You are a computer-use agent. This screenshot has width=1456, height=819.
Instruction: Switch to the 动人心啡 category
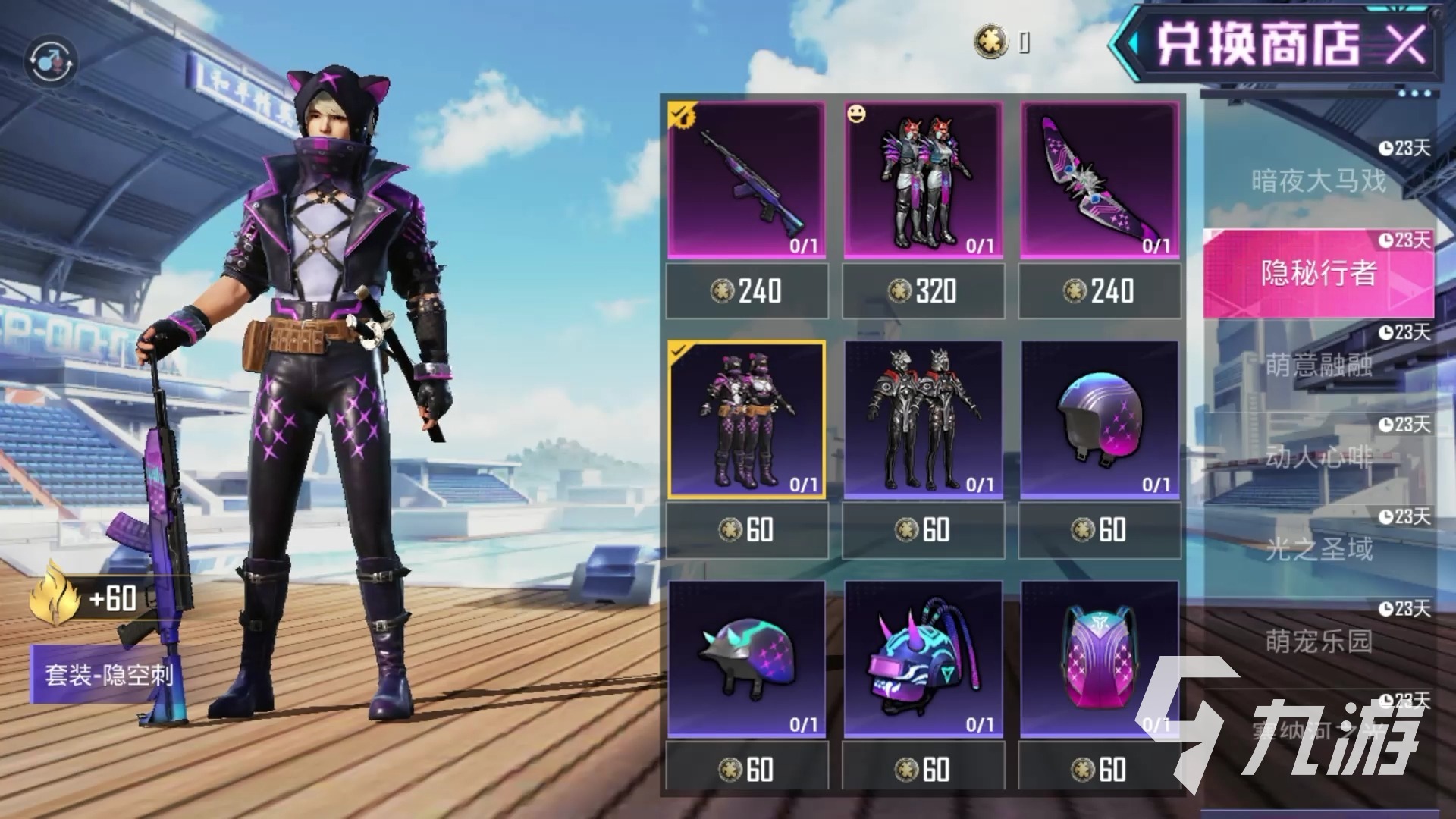point(1318,457)
